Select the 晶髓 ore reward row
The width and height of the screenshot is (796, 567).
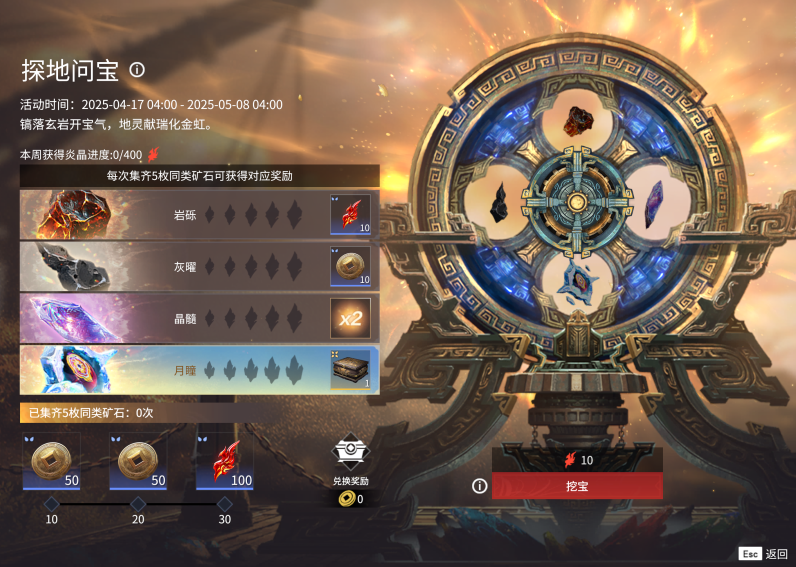coord(199,318)
